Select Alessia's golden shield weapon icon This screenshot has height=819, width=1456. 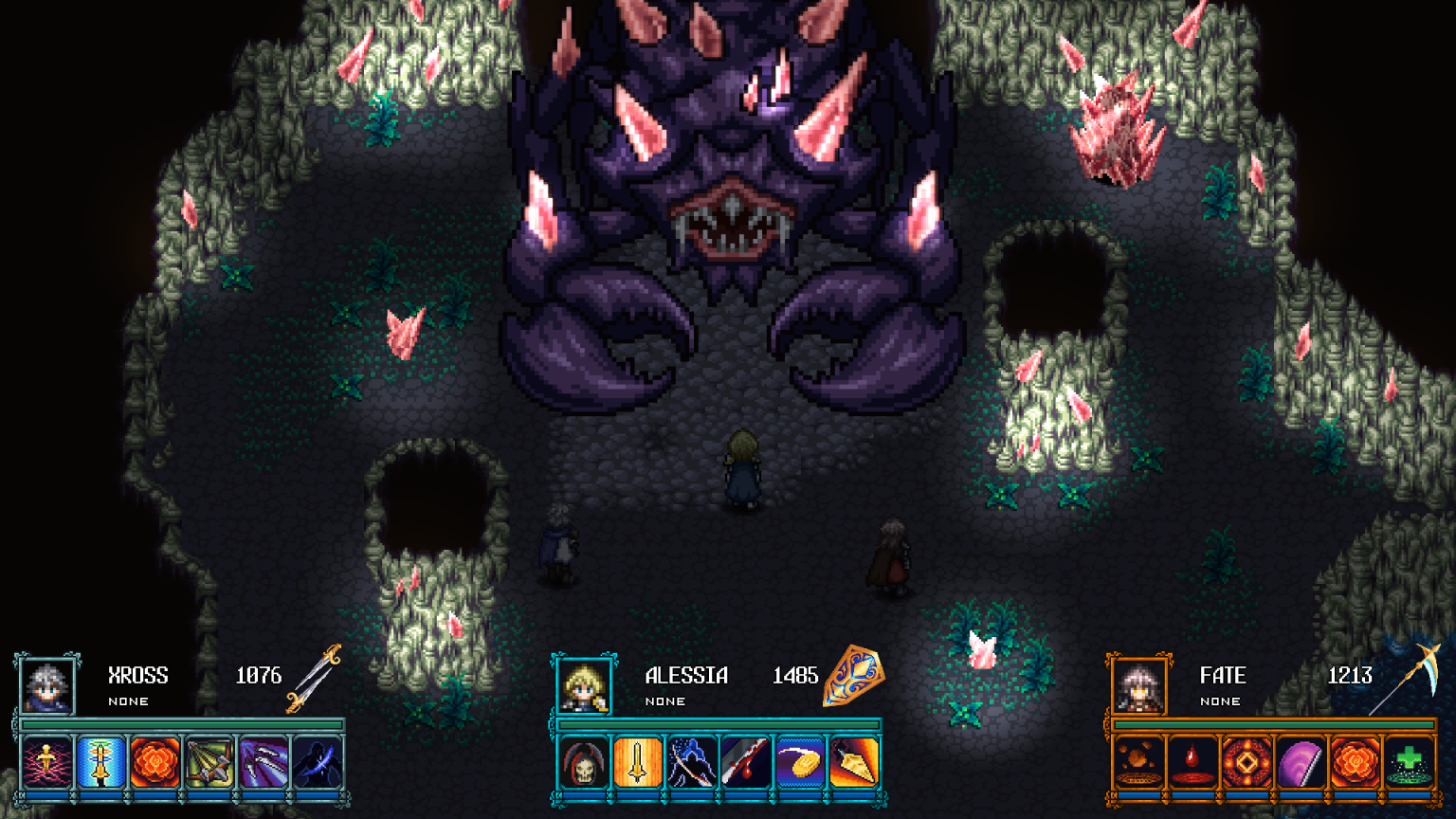(851, 679)
